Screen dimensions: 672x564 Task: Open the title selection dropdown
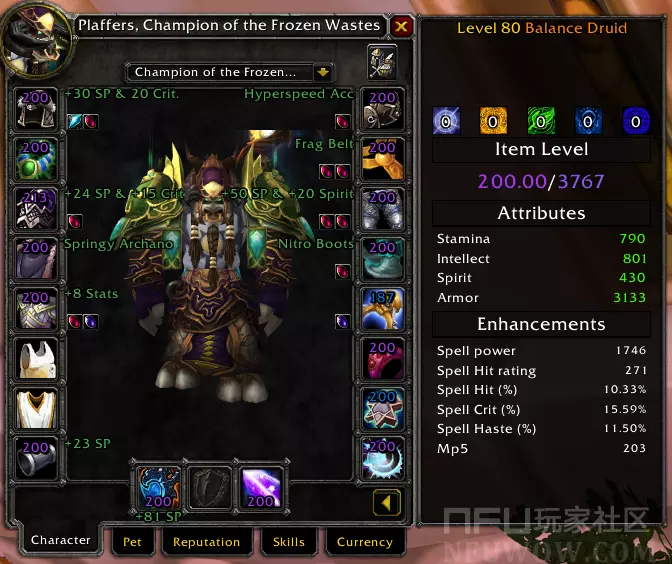click(x=322, y=72)
